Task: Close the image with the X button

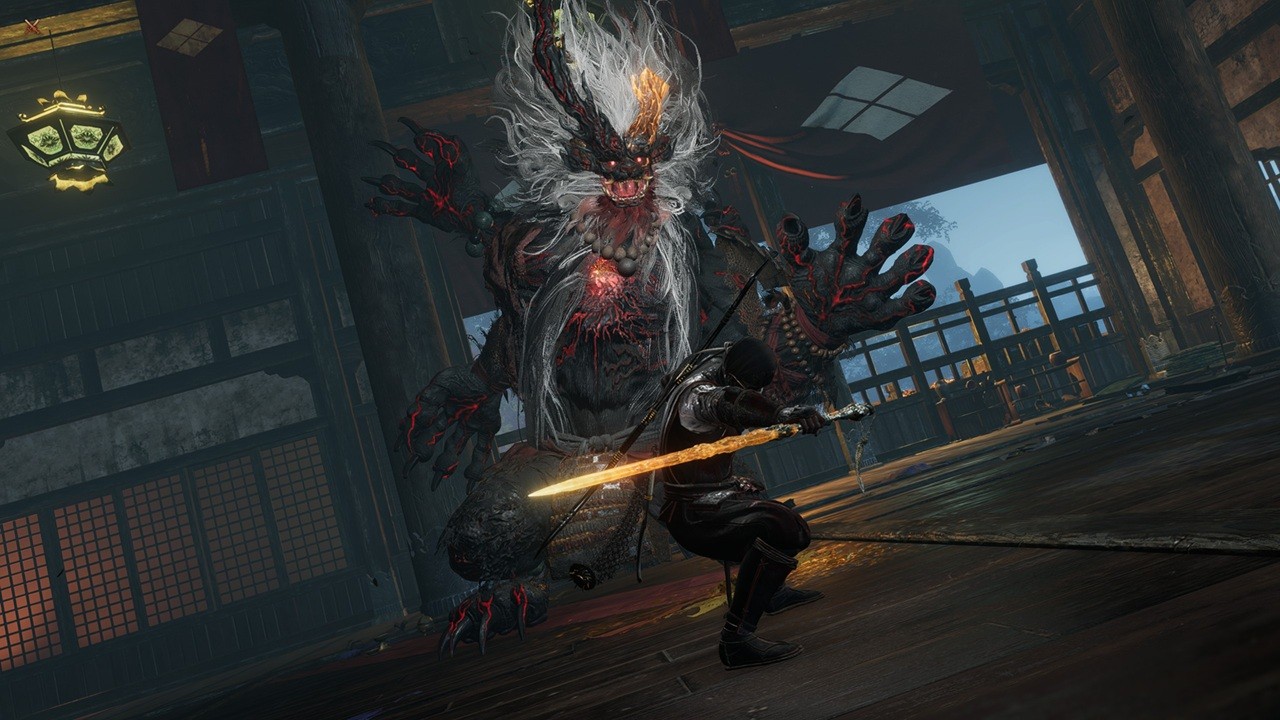Action: click(x=33, y=27)
